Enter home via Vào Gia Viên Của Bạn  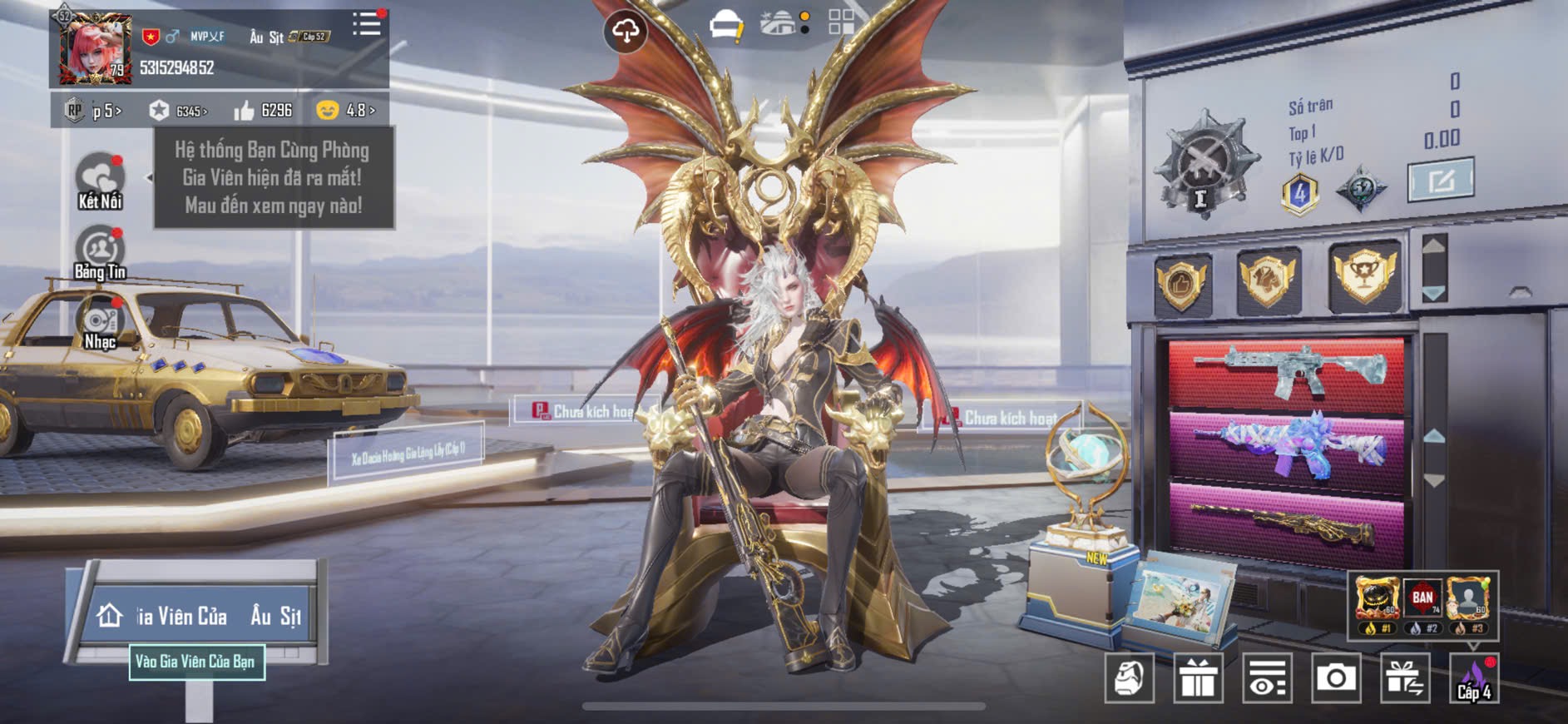click(x=196, y=662)
